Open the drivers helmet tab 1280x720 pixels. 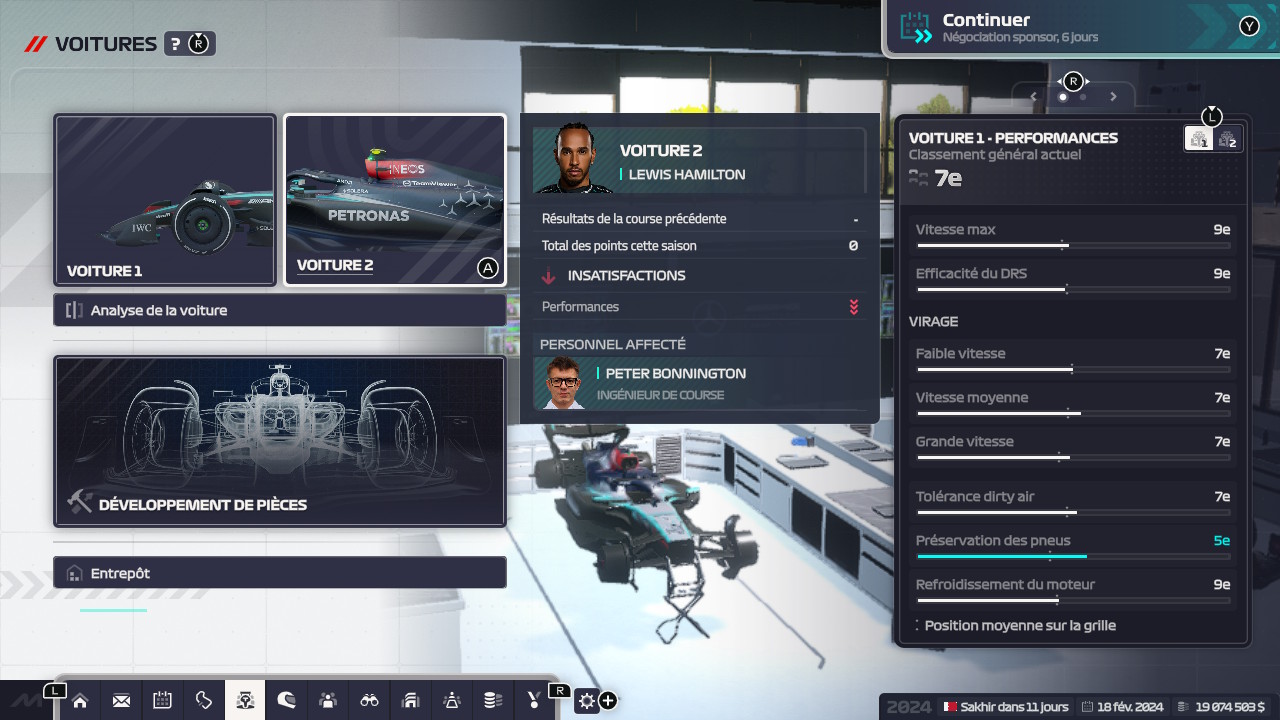click(x=286, y=700)
